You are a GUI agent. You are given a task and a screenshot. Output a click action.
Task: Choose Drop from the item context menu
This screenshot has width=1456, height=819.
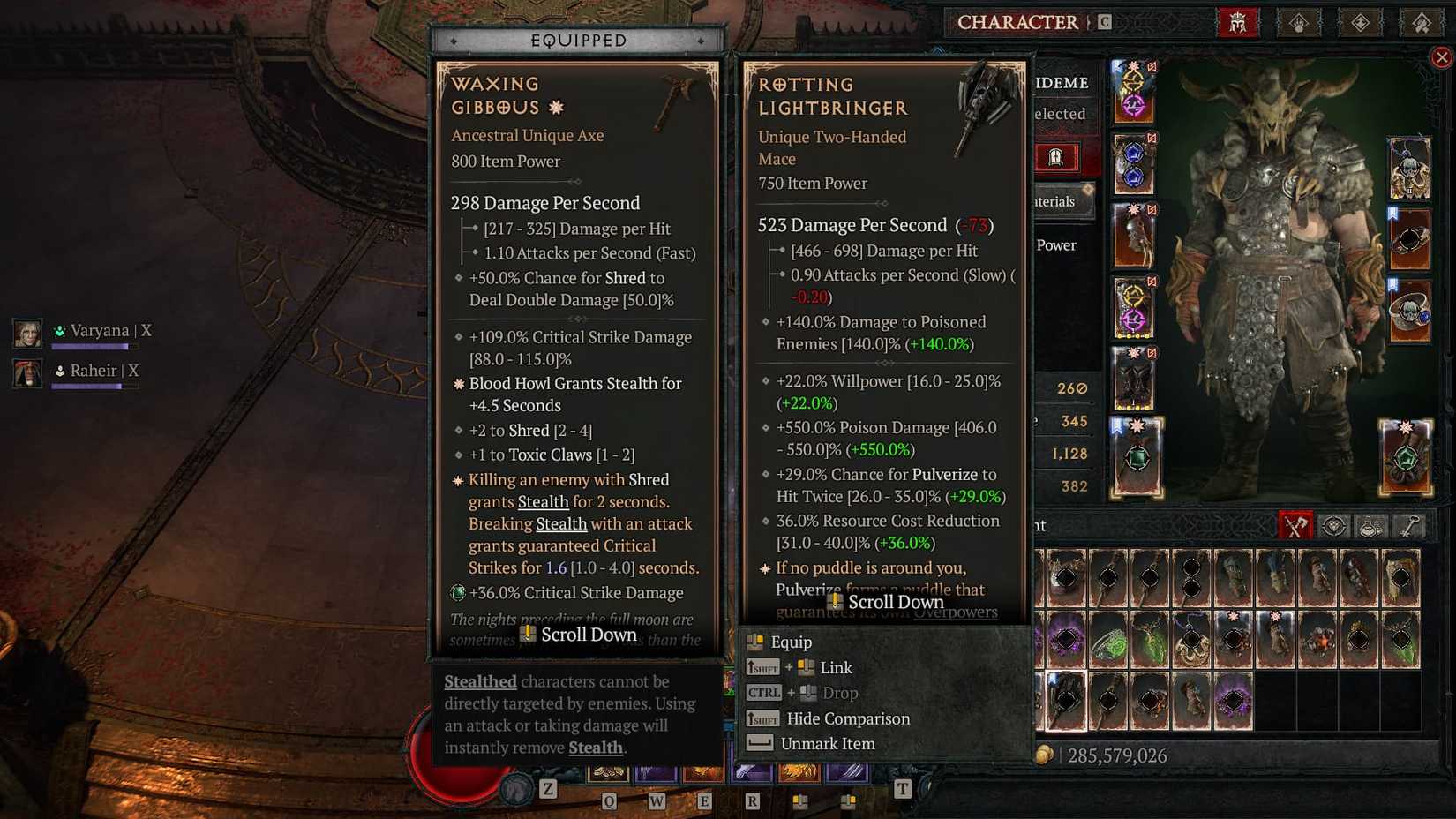[x=840, y=693]
